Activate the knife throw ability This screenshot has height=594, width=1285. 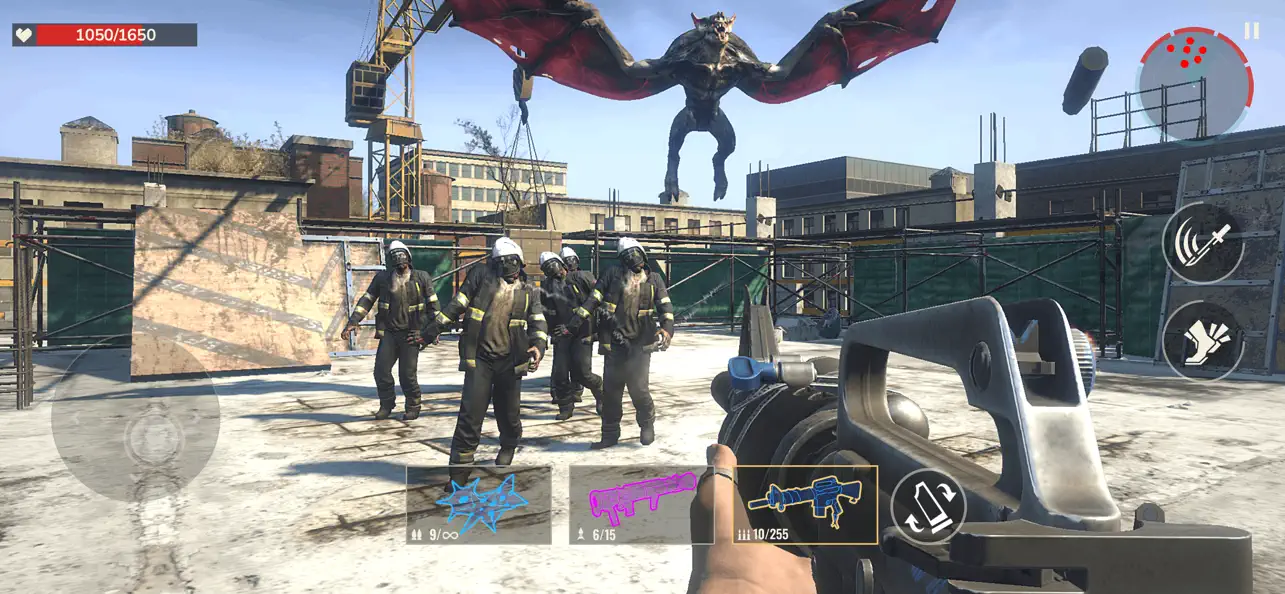tap(1203, 243)
